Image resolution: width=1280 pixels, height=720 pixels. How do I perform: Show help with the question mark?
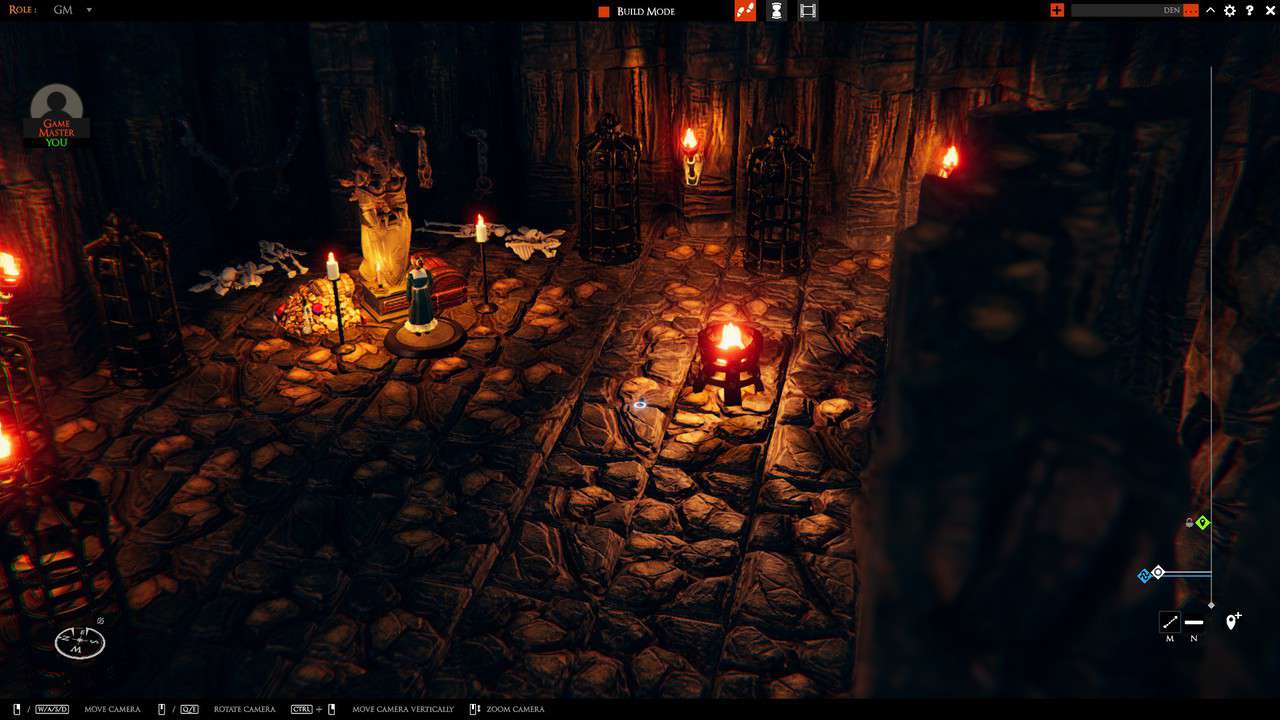(x=1250, y=10)
